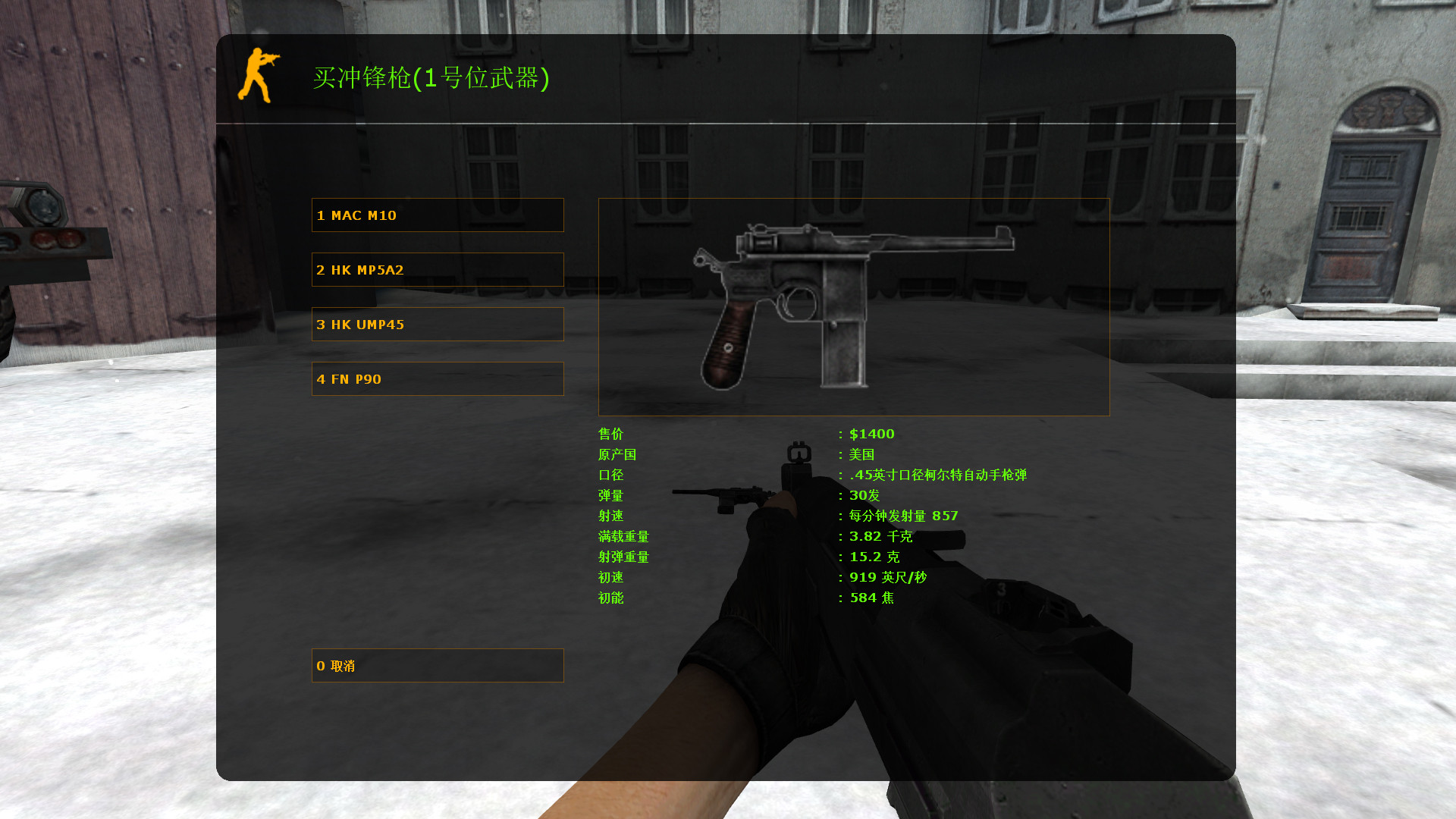Click the 初能 584 焦 energy value
1456x819 pixels.
[872, 598]
